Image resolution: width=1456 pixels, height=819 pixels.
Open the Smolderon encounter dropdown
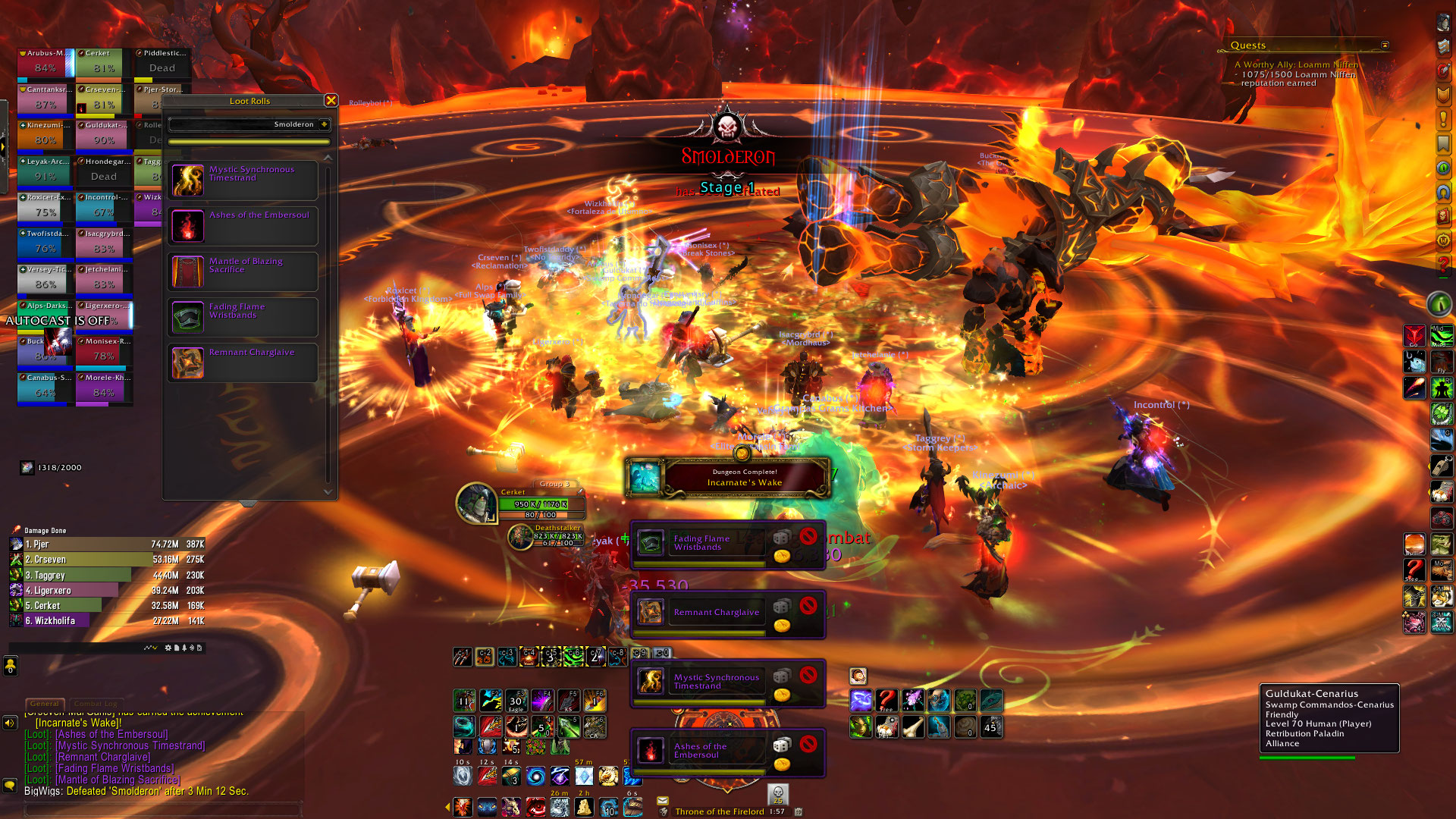pyautogui.click(x=324, y=124)
